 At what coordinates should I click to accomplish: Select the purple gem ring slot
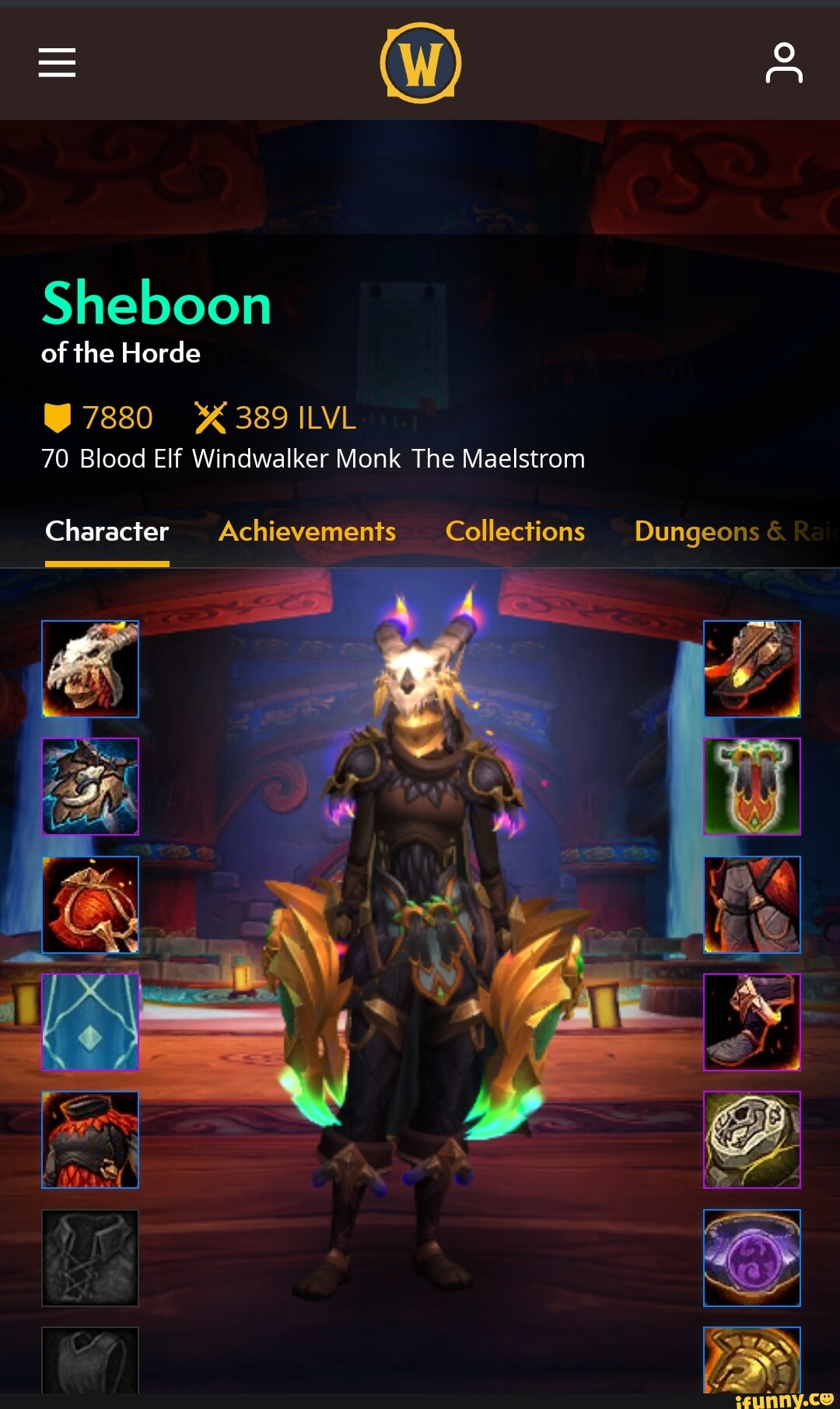tap(752, 1258)
